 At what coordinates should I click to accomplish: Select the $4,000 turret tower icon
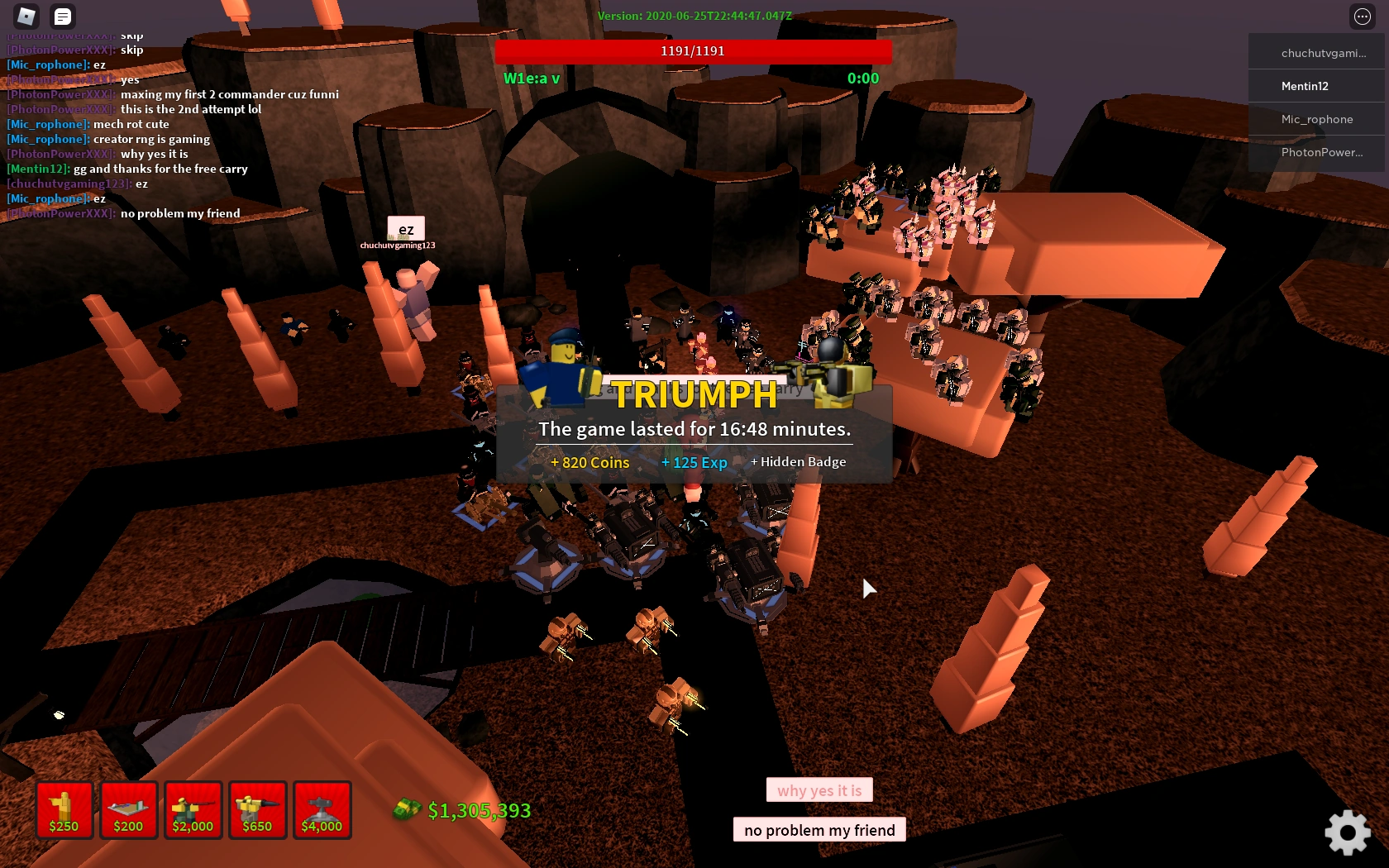[x=322, y=810]
